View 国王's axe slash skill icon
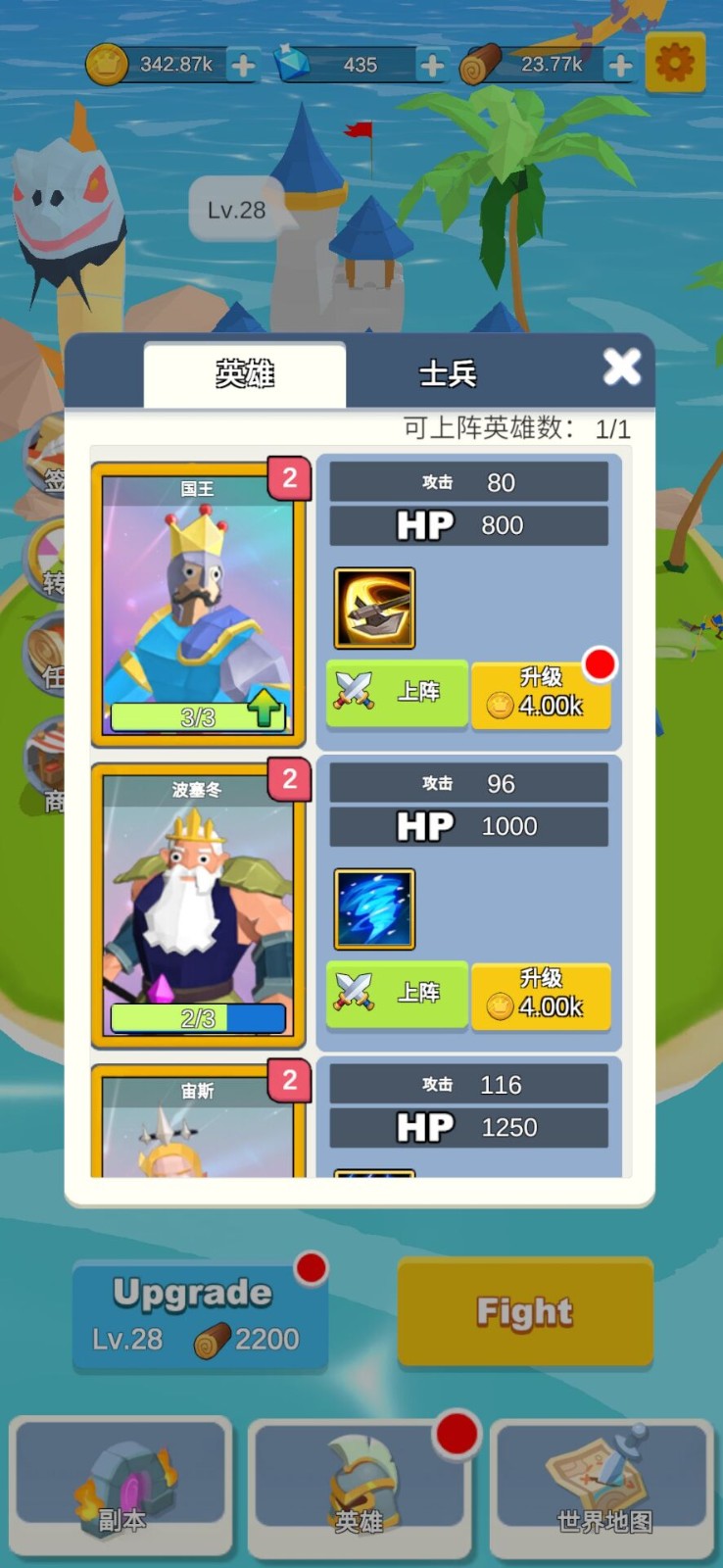Image resolution: width=723 pixels, height=1568 pixels. (x=374, y=608)
